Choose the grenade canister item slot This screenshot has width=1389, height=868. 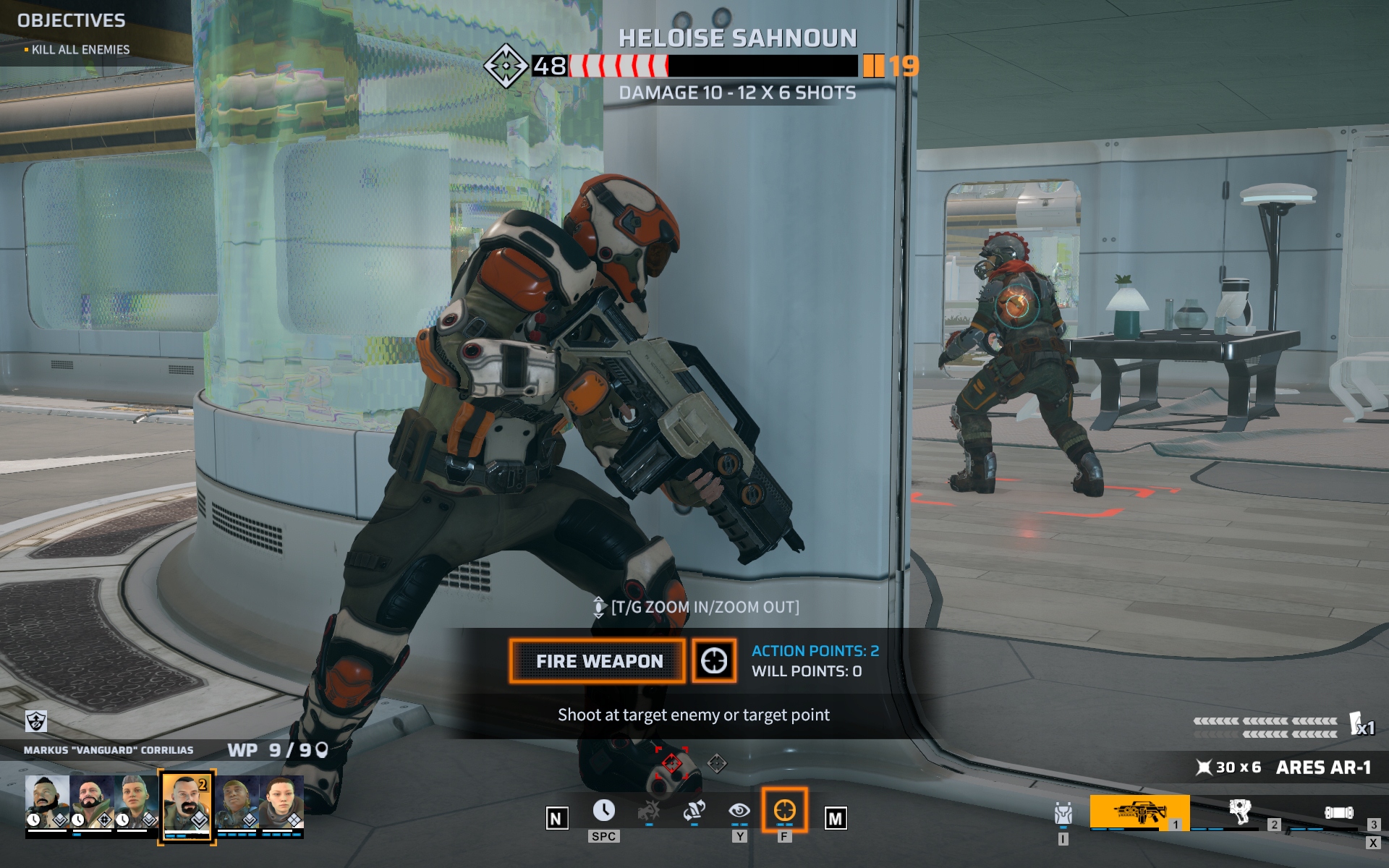[1338, 813]
